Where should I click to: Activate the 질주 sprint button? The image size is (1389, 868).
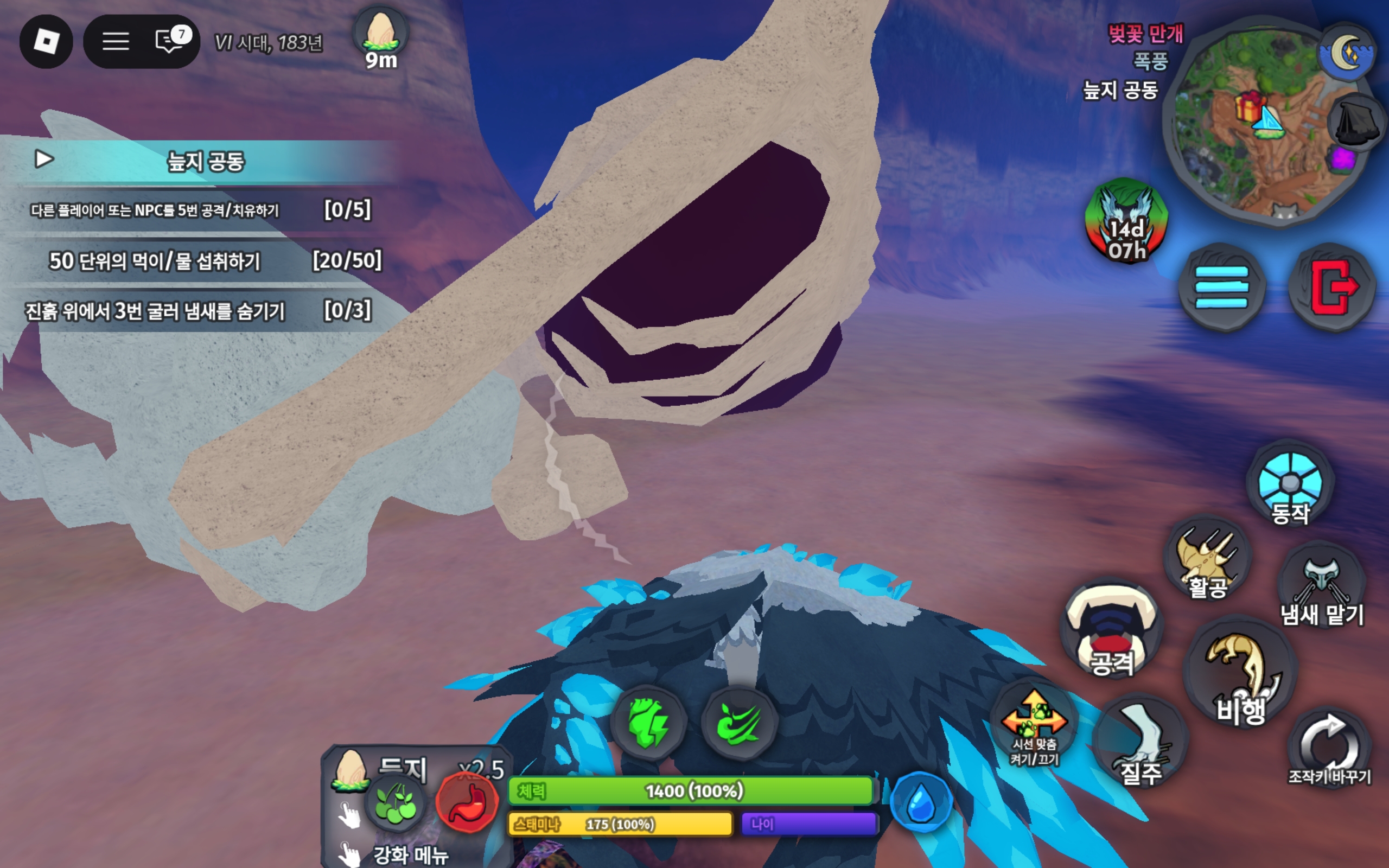[1140, 741]
